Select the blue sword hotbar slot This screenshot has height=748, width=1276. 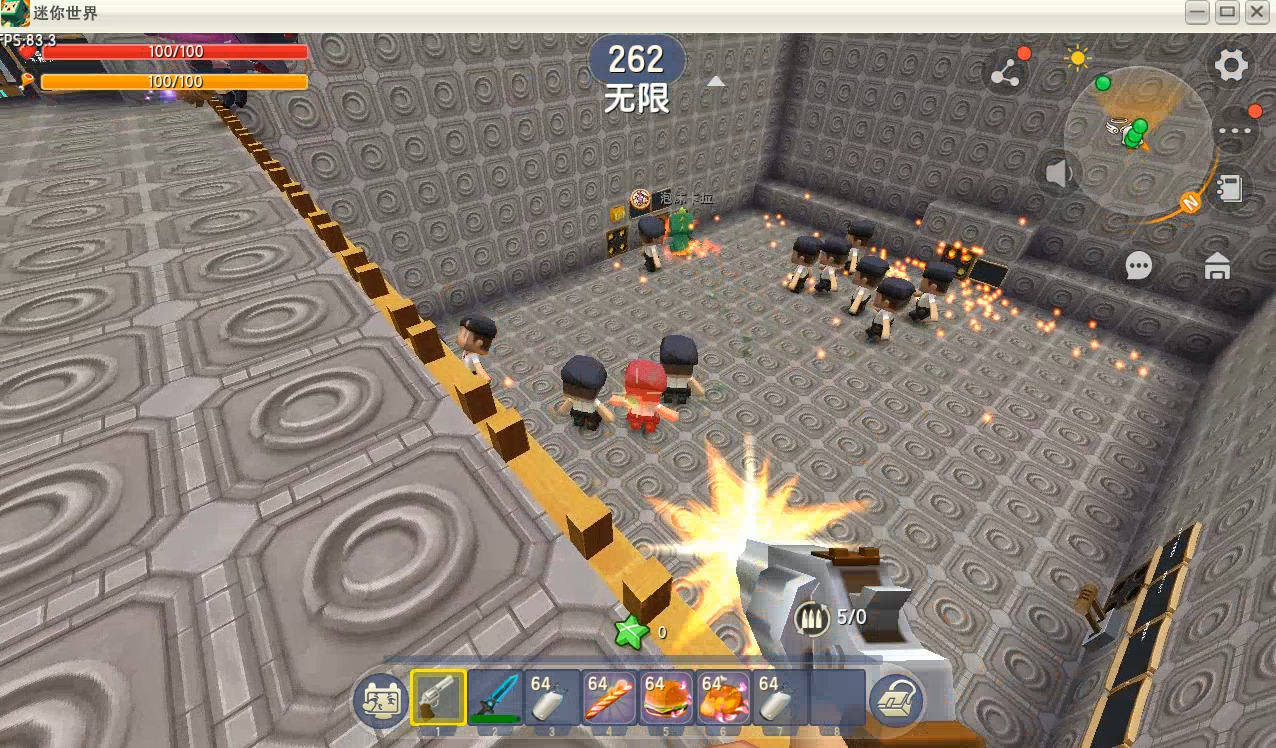coord(495,697)
